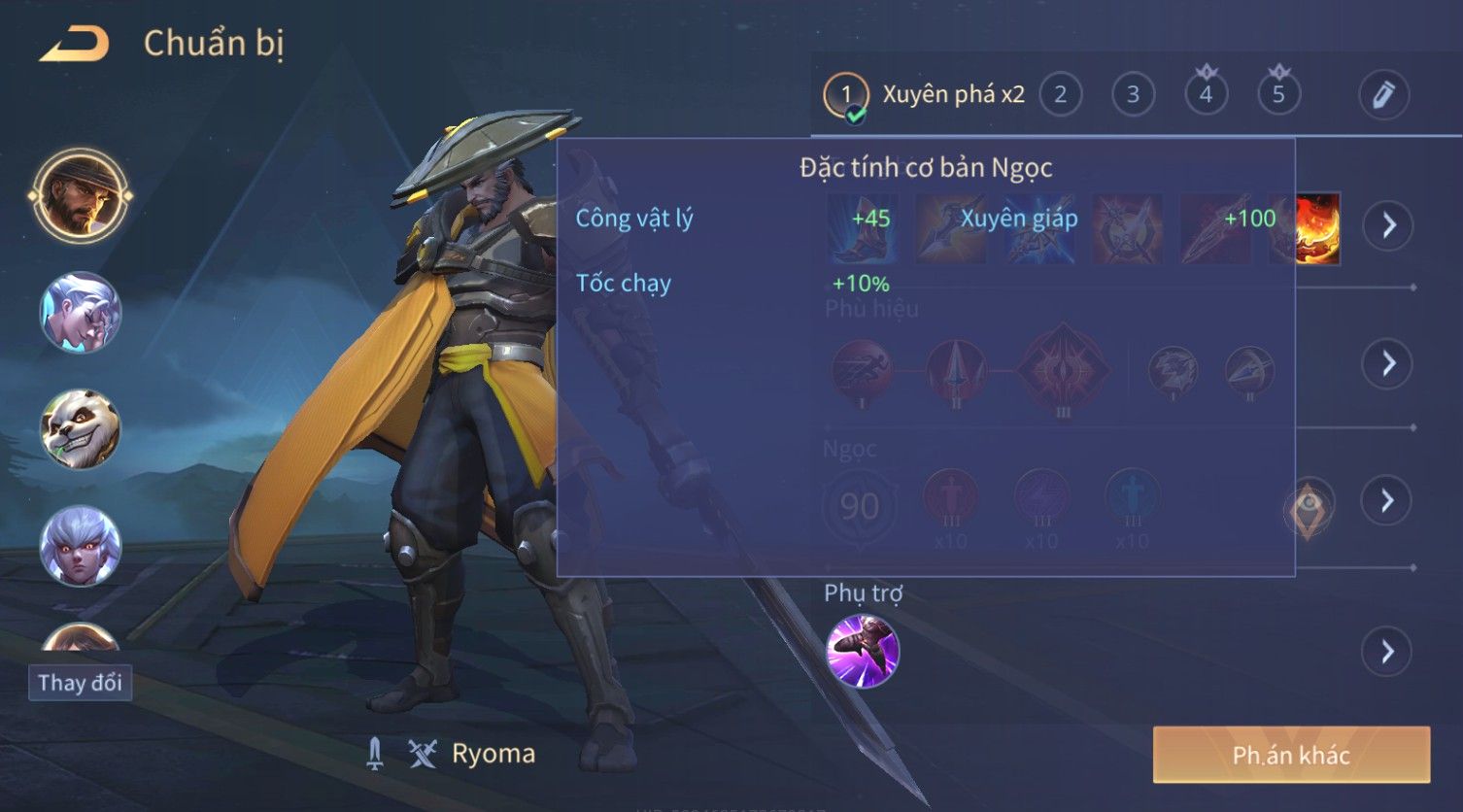Expand the Phù hiệu section arrow
The width and height of the screenshot is (1463, 812).
pos(1387,363)
